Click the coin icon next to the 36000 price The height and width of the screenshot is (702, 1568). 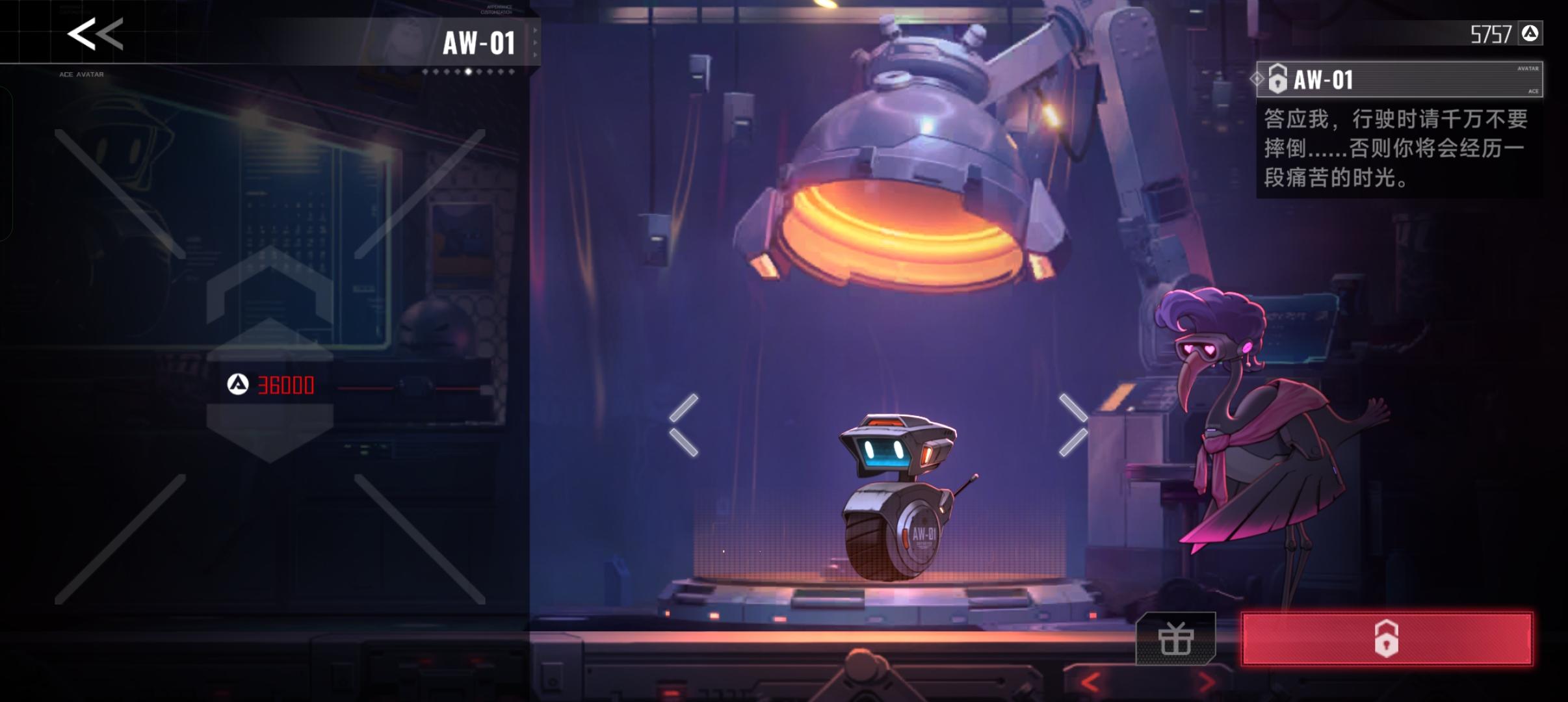click(x=239, y=385)
